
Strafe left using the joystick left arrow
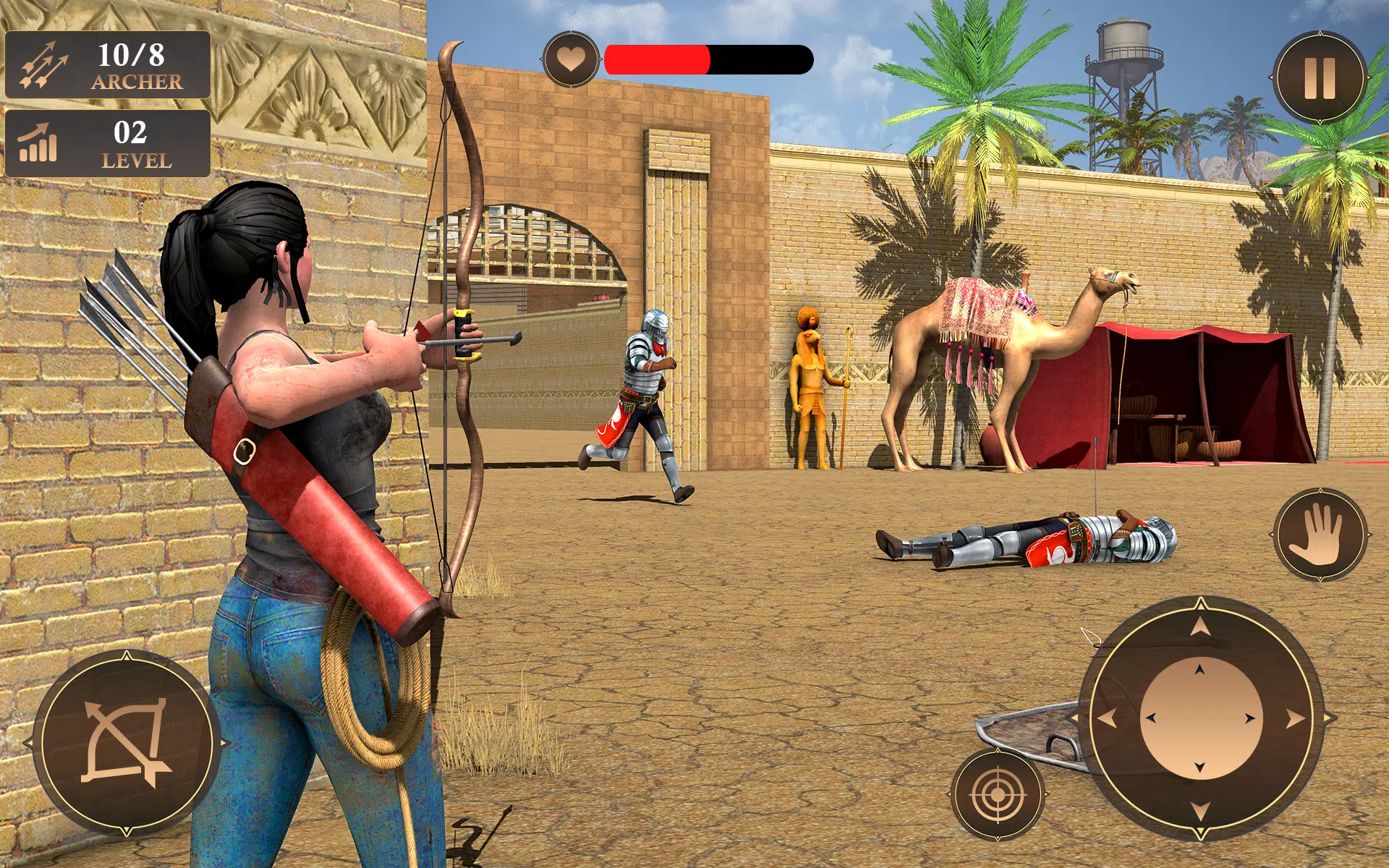click(1108, 718)
